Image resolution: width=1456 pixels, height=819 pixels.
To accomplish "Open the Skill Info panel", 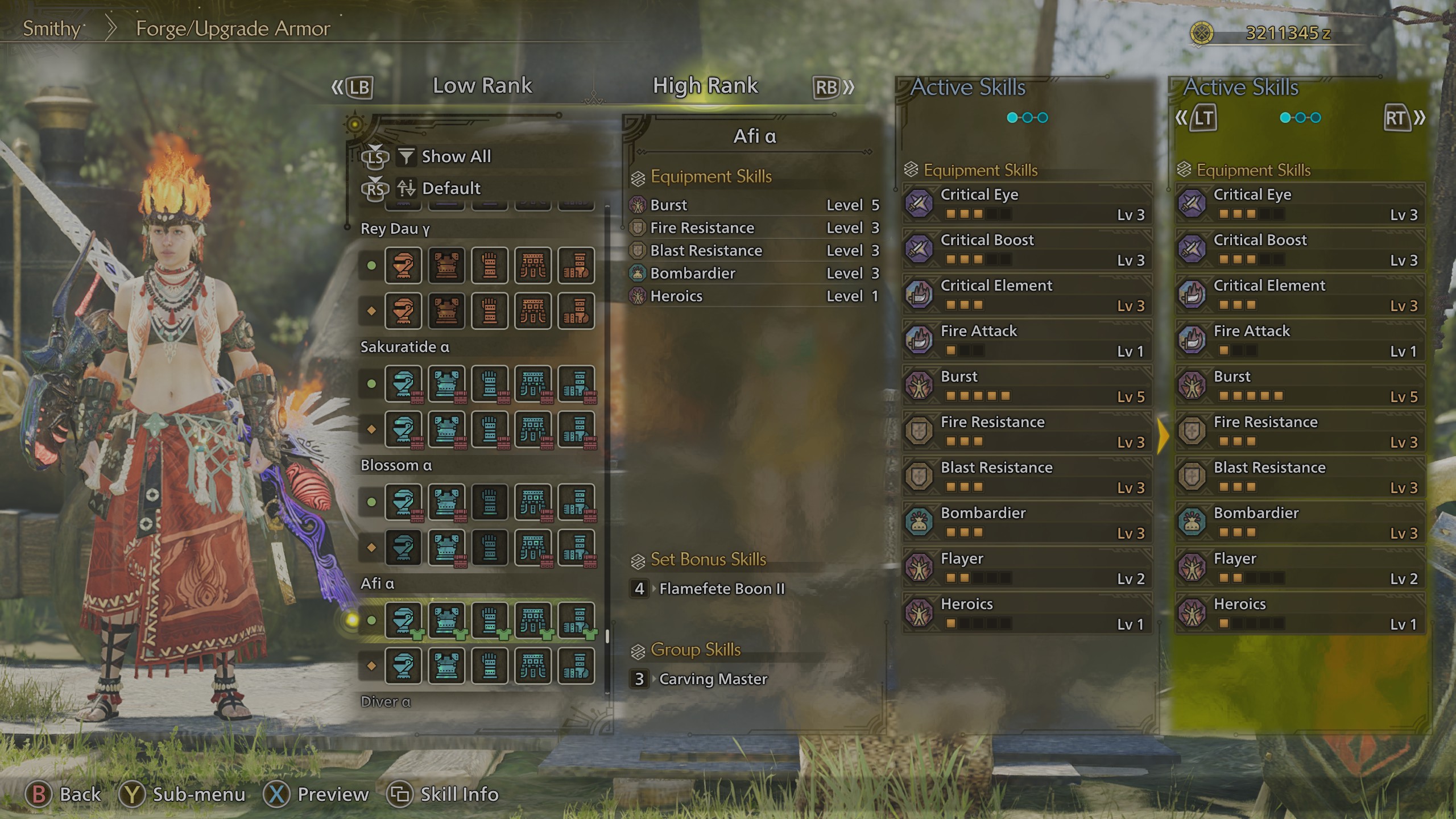I will (x=444, y=794).
